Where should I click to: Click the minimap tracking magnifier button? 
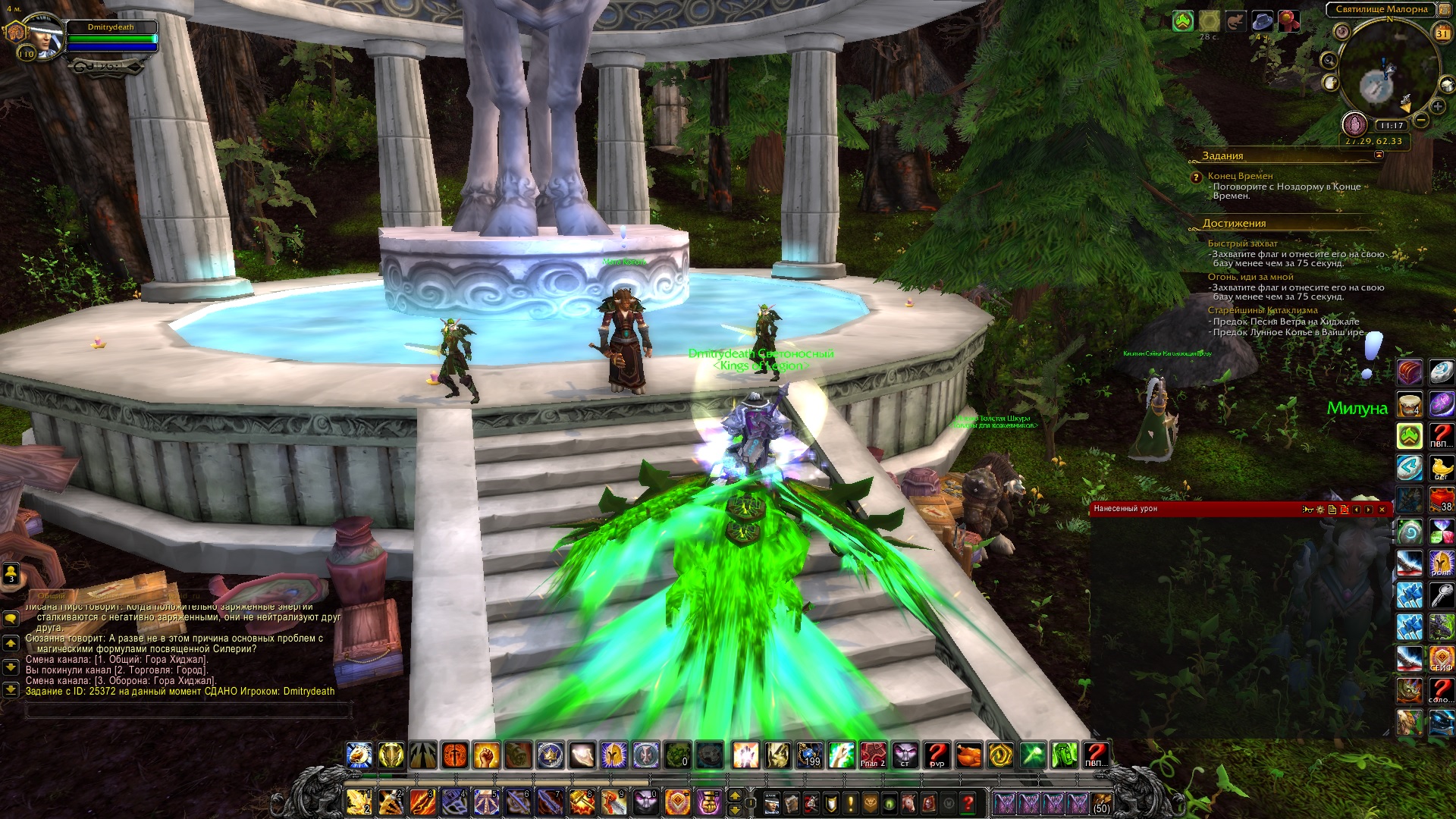click(x=1329, y=60)
